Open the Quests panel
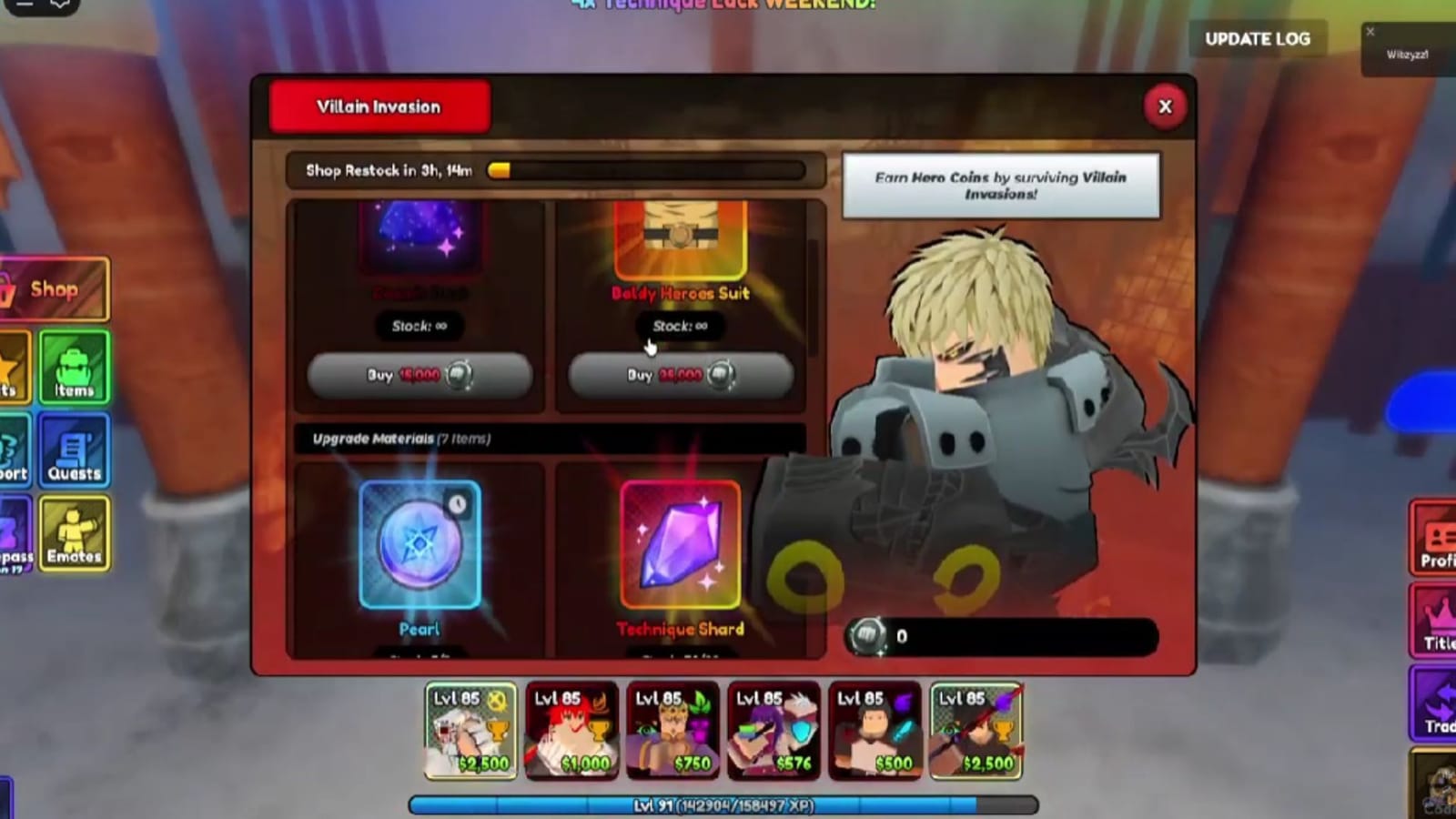The width and height of the screenshot is (1456, 819). 73,450
